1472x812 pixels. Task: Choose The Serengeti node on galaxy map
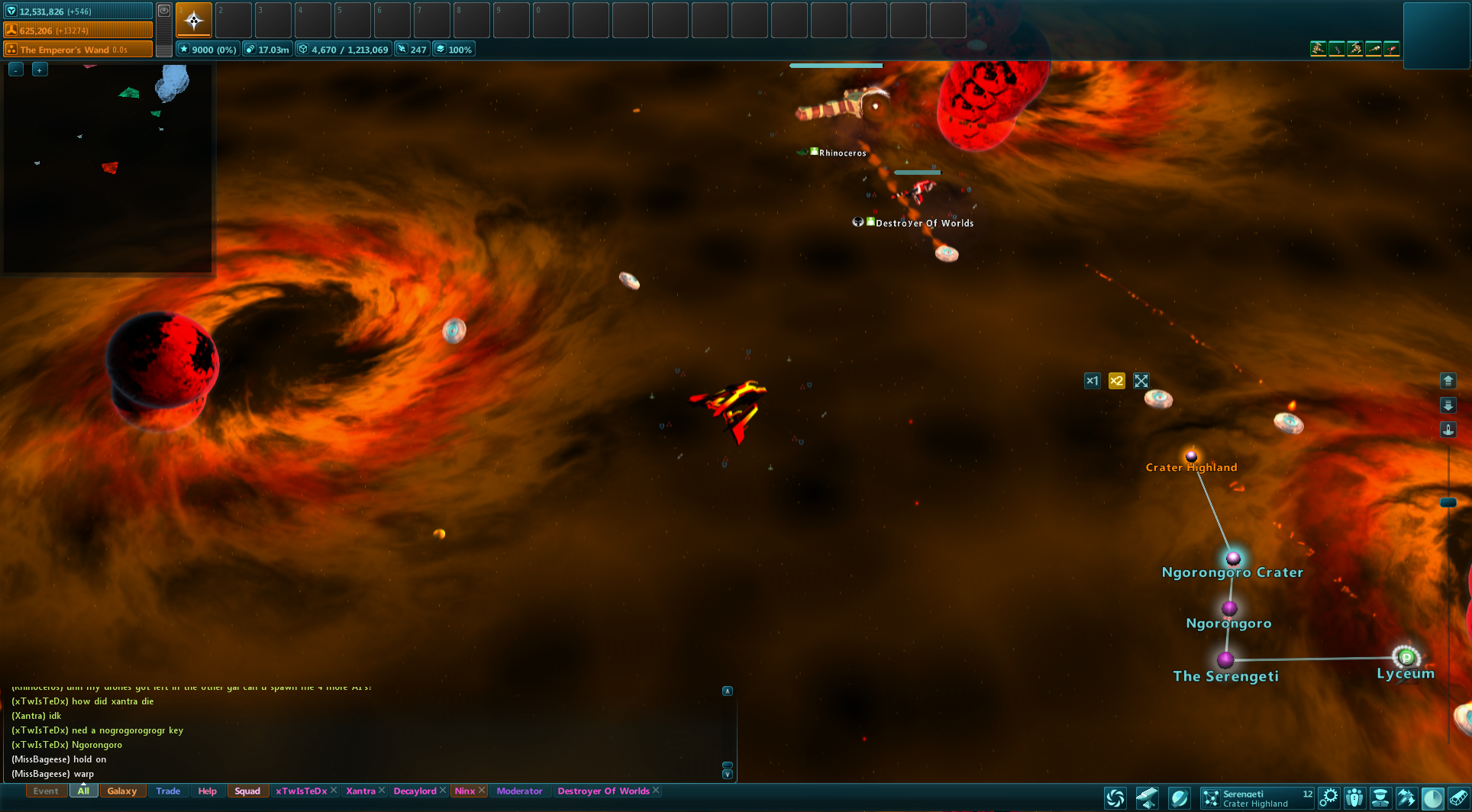(x=1225, y=659)
